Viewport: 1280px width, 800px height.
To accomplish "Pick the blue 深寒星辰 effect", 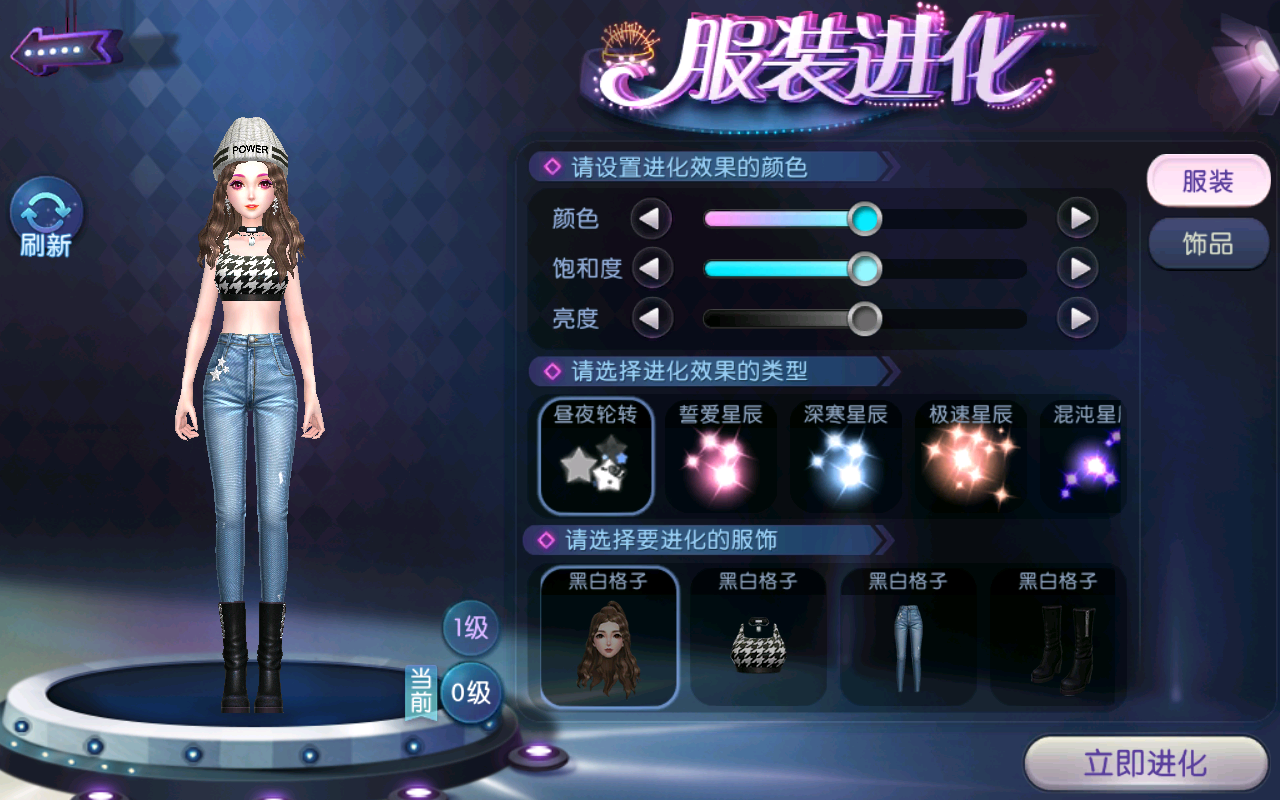I will [846, 456].
